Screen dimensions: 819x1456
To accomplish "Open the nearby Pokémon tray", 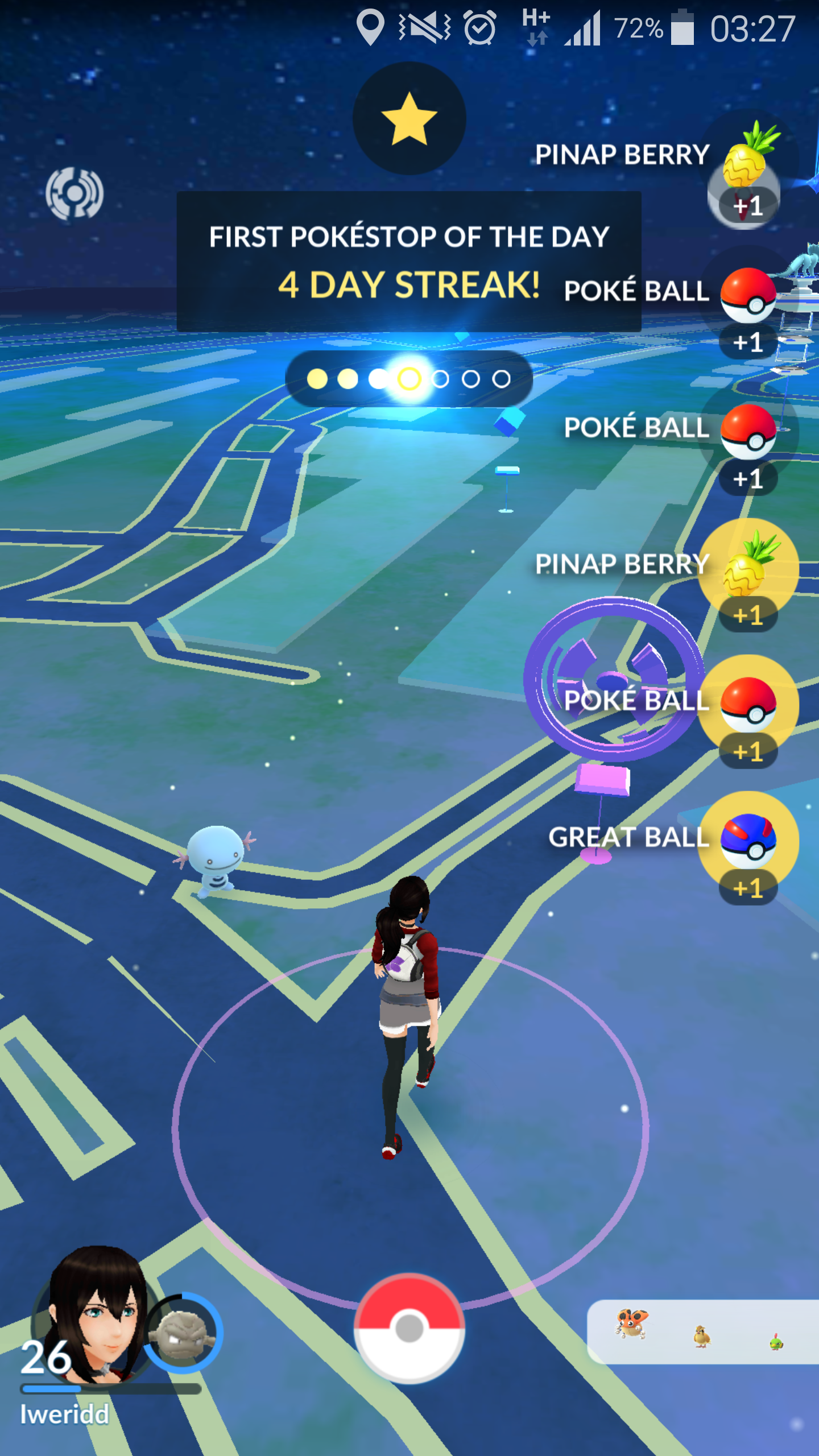I will tap(702, 1331).
